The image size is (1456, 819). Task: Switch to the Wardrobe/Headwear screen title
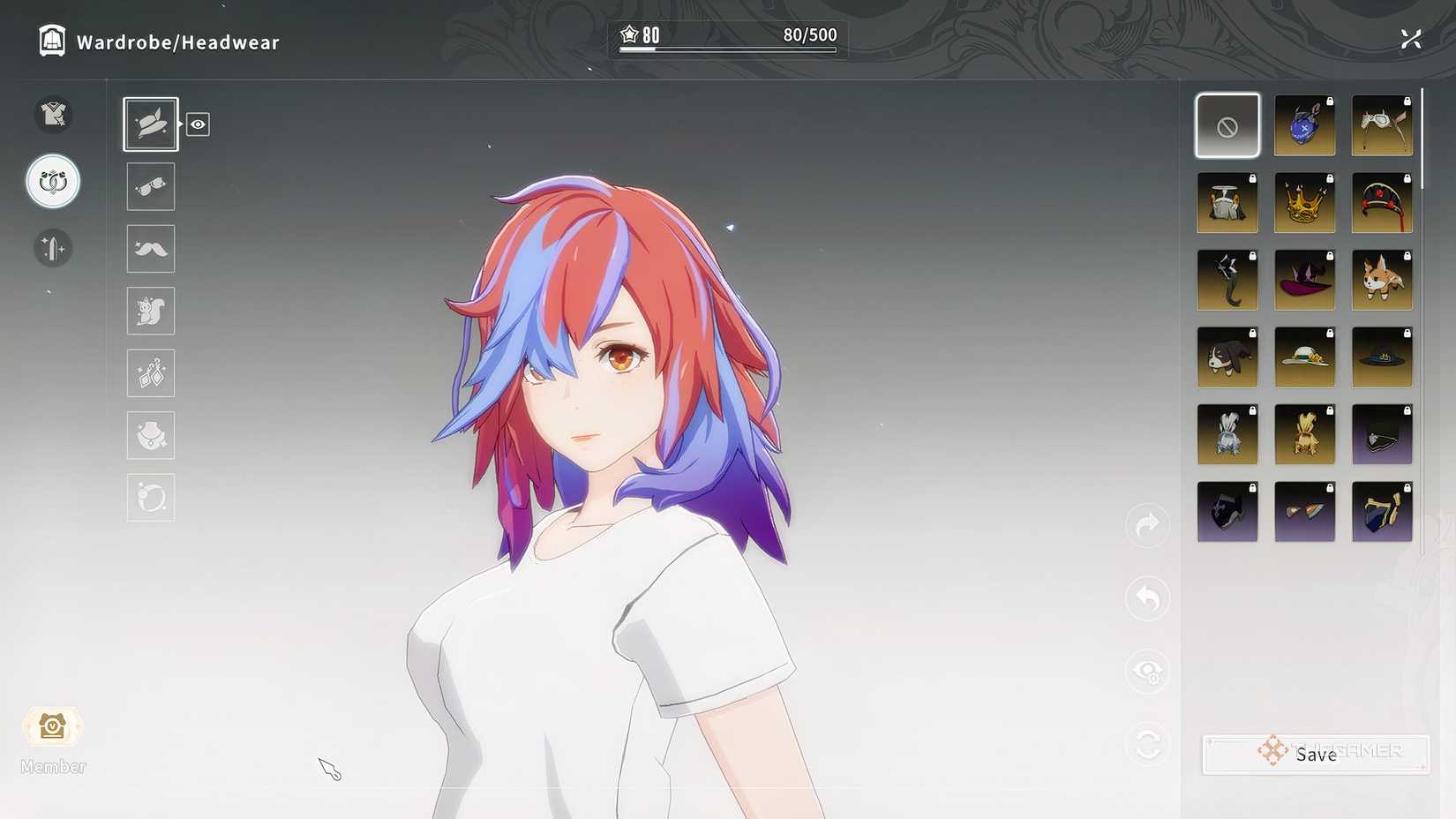click(x=176, y=41)
